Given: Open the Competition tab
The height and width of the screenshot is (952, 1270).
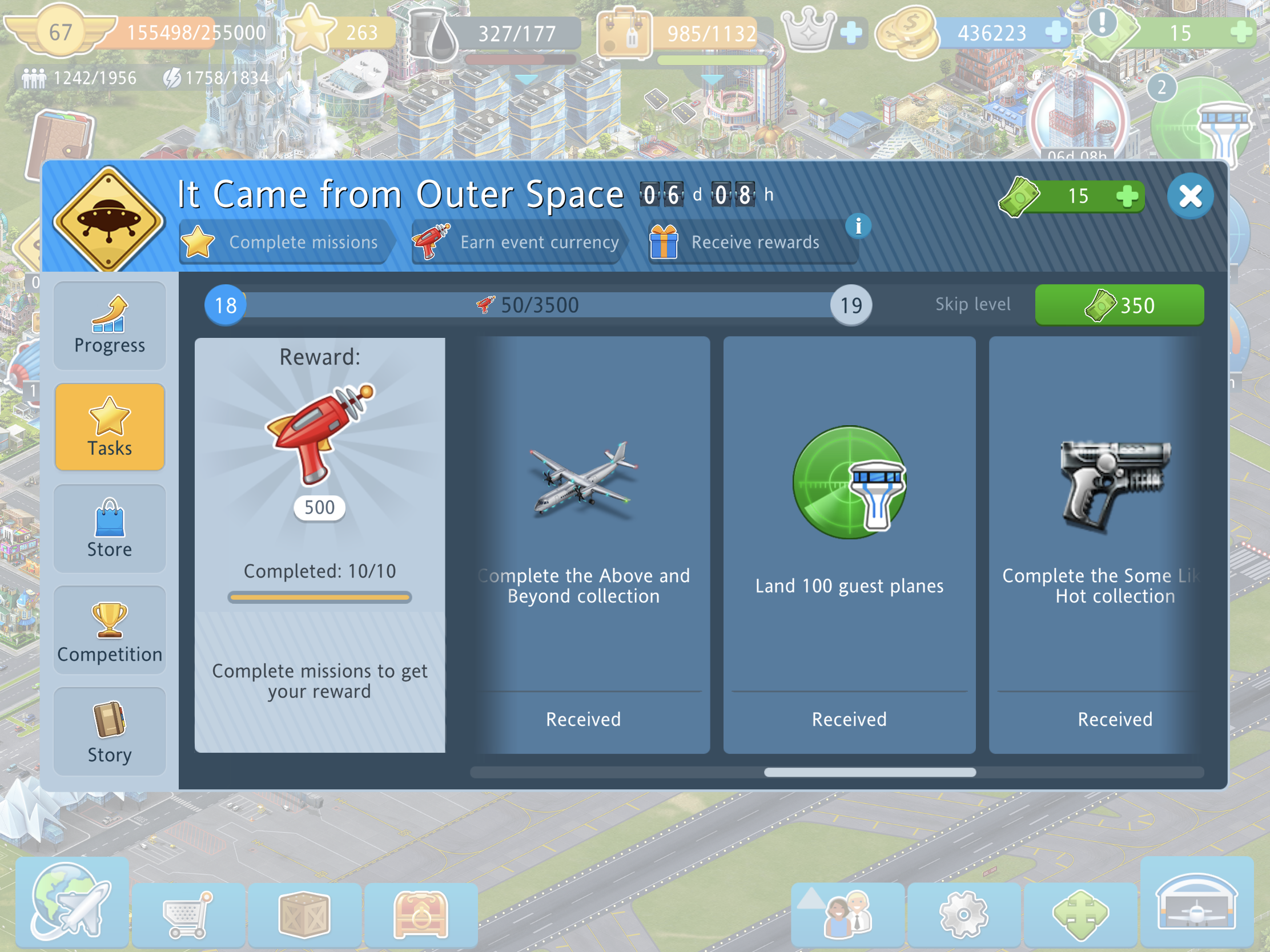Looking at the screenshot, I should click(x=110, y=630).
